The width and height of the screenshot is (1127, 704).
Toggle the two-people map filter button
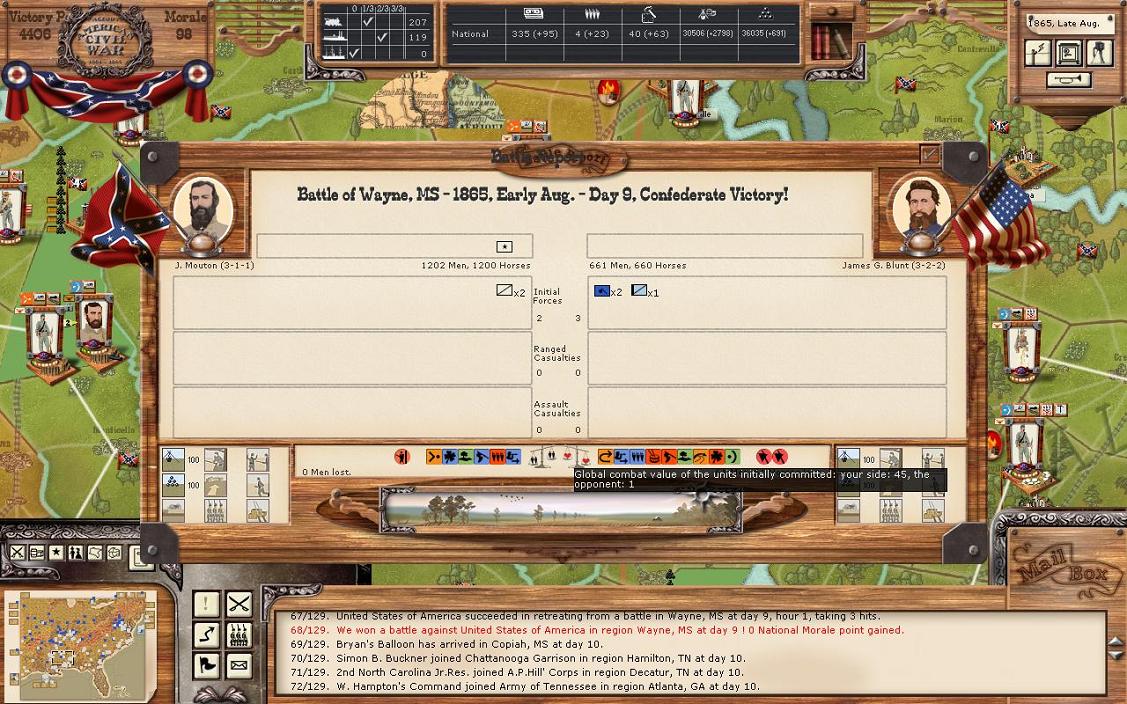(75, 553)
